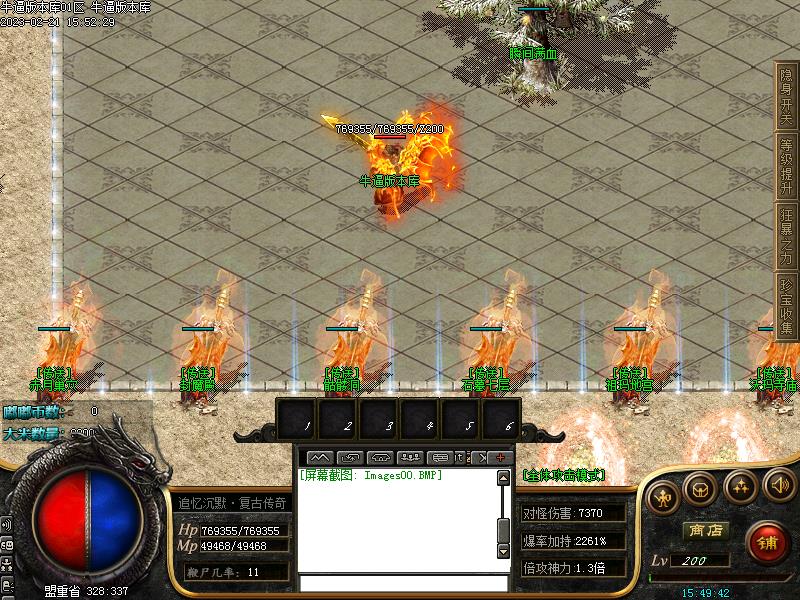
Task: Click the red round 铺 stall button
Action: point(766,542)
